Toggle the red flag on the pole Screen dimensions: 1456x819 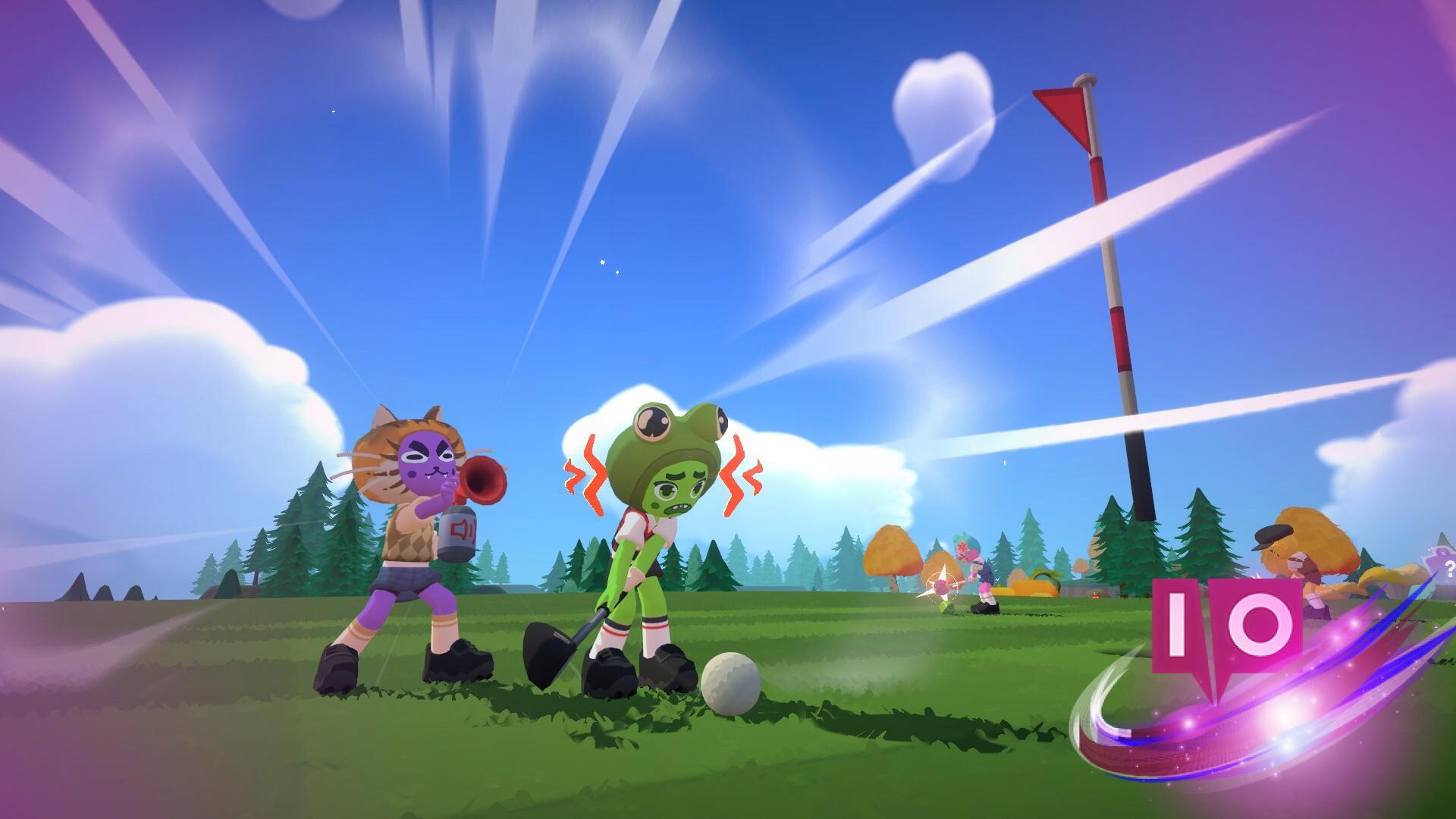tap(1062, 110)
